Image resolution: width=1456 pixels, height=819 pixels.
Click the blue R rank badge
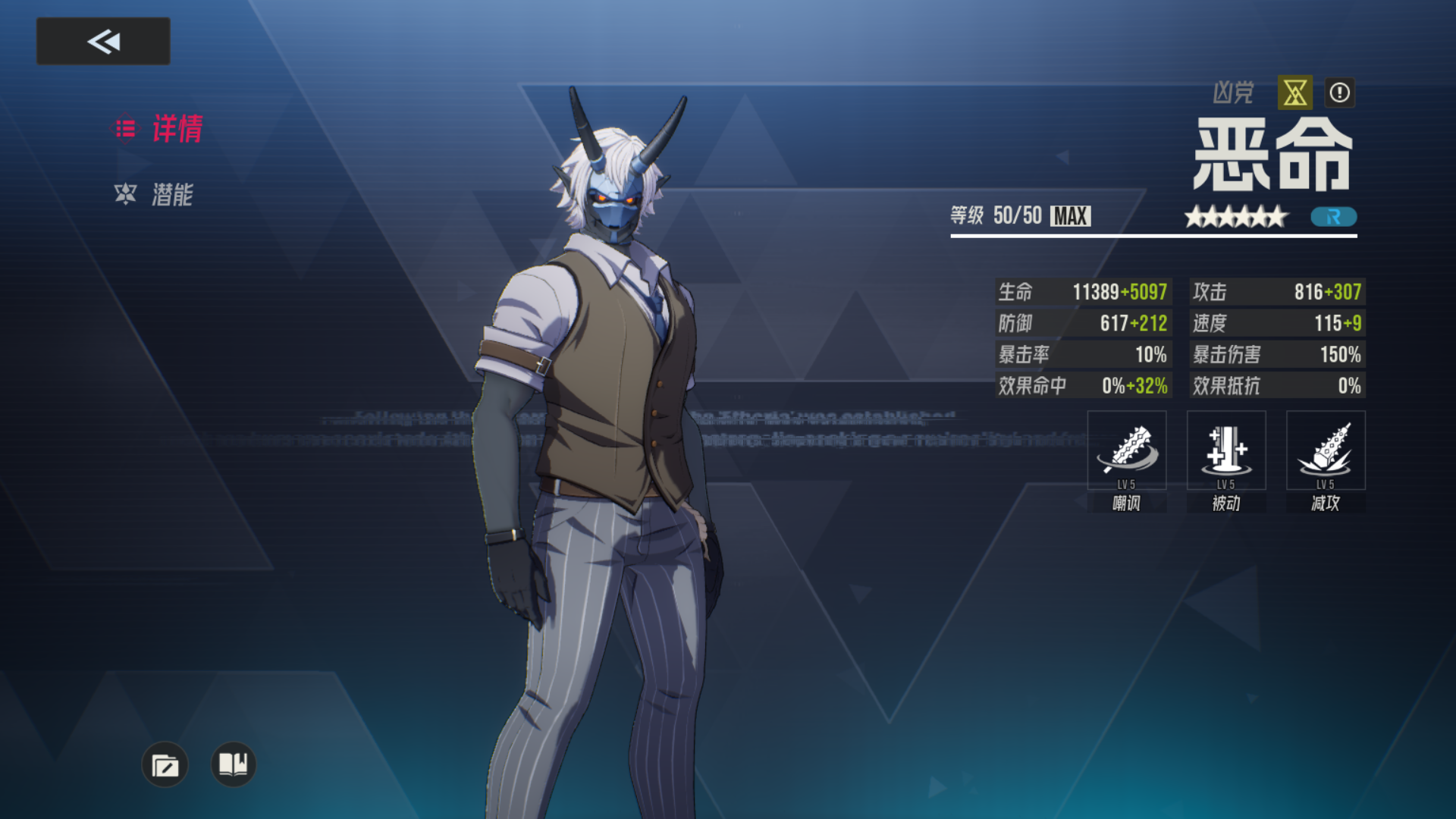tap(1334, 218)
